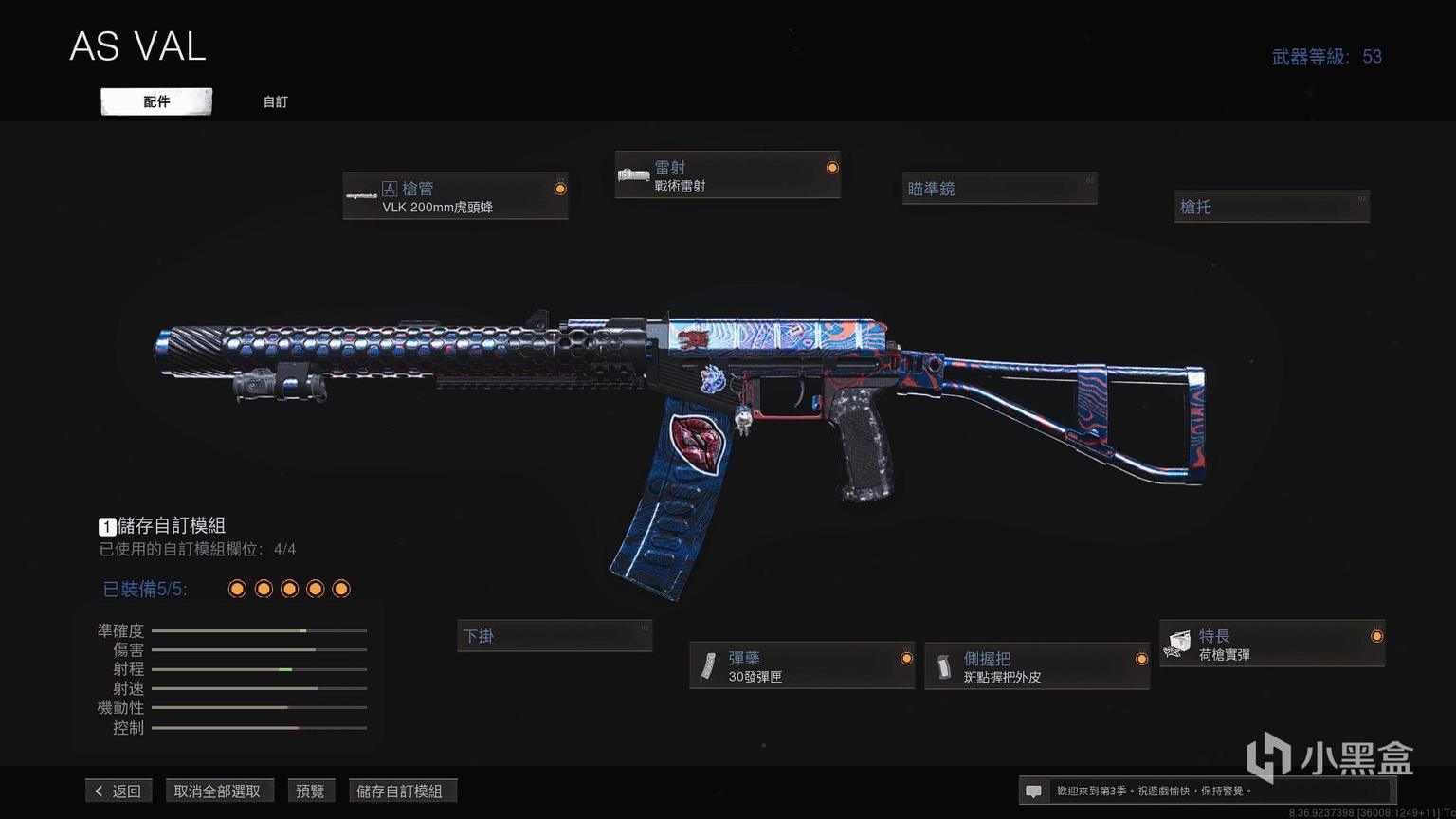This screenshot has height=819, width=1456.
Task: Switch to the 配件 tab
Action: (156, 101)
